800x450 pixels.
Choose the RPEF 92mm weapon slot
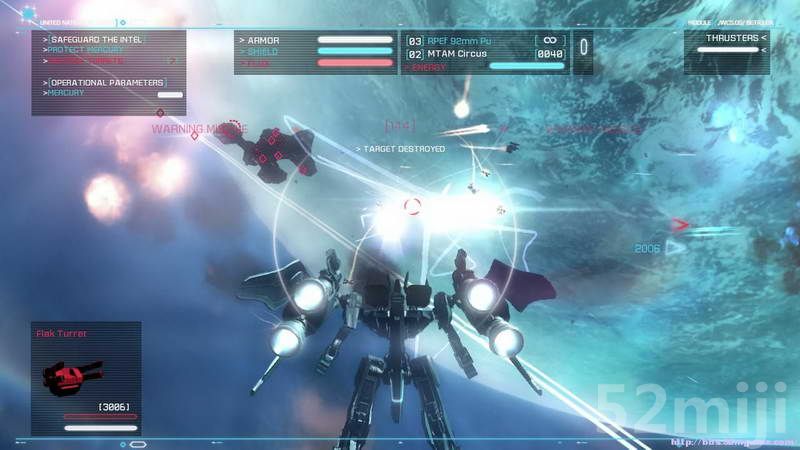click(x=462, y=40)
